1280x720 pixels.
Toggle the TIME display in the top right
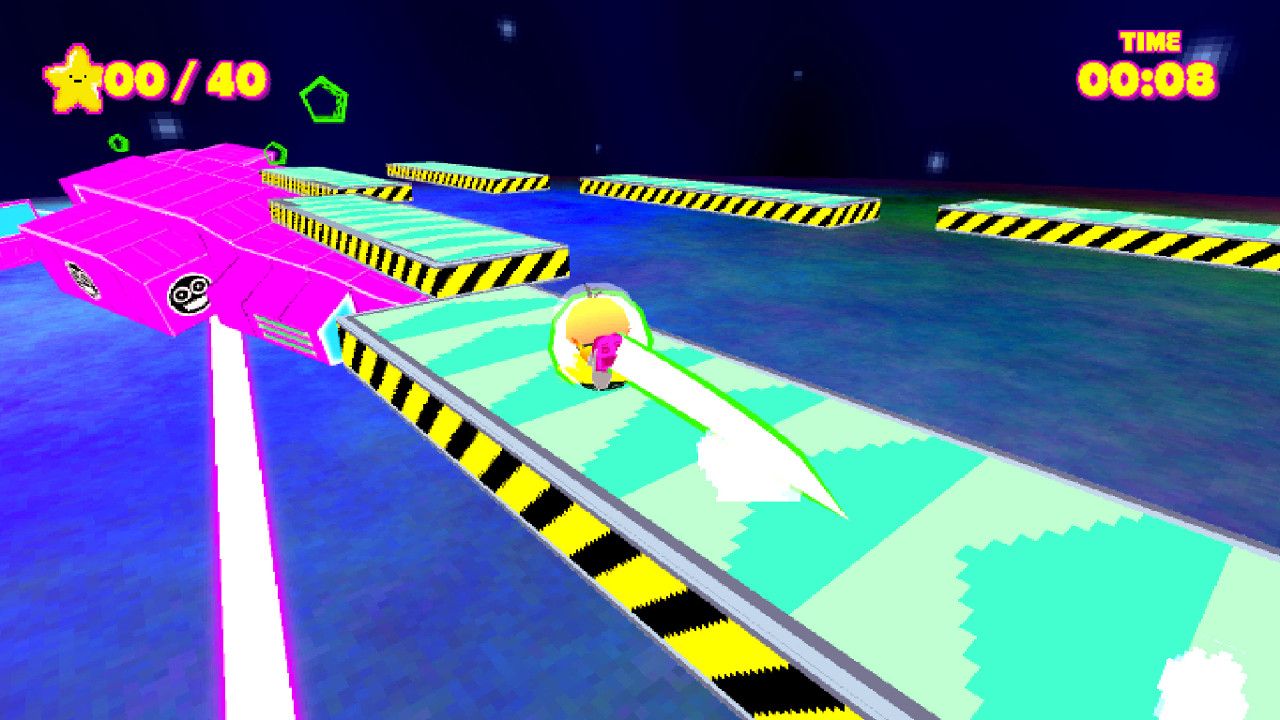click(1149, 42)
